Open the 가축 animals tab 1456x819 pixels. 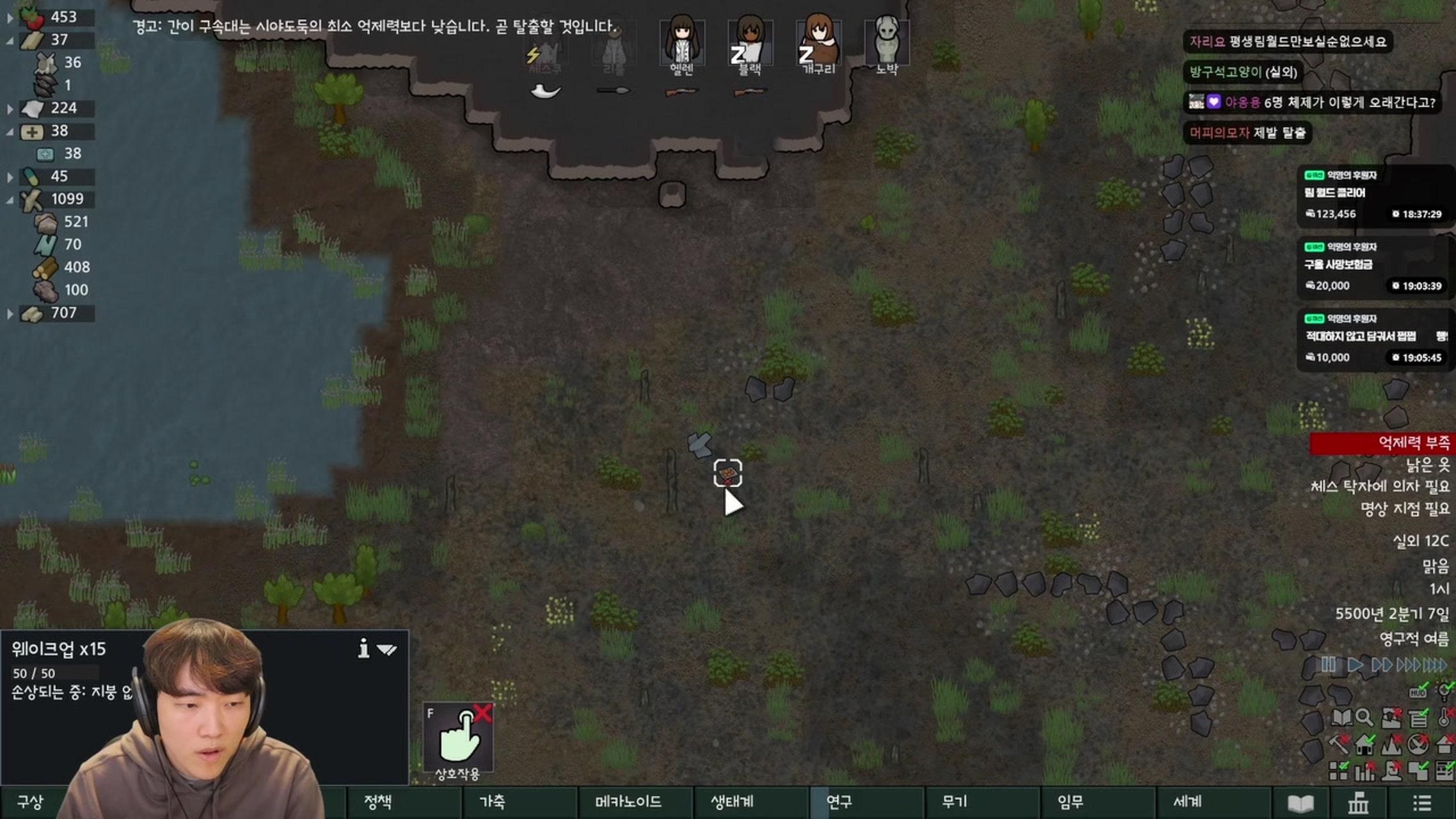(x=493, y=802)
